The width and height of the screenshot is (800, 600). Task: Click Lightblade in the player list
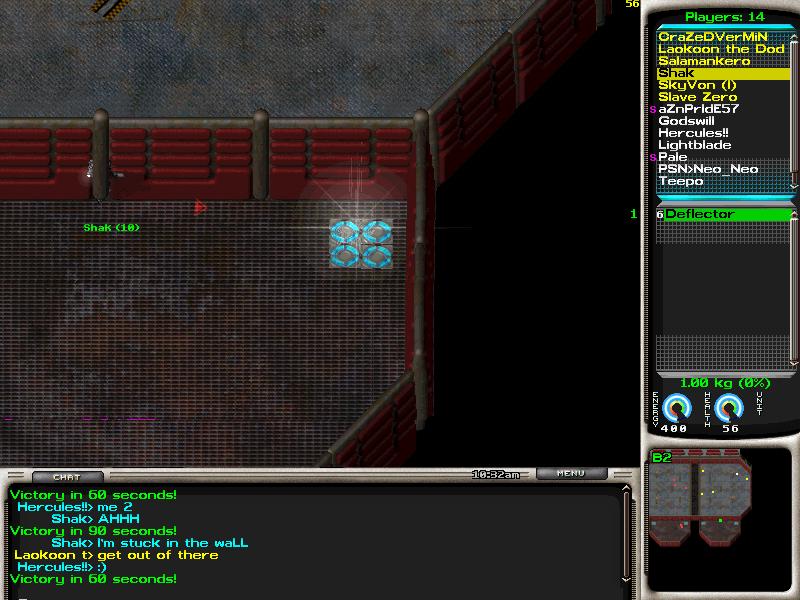click(x=694, y=145)
